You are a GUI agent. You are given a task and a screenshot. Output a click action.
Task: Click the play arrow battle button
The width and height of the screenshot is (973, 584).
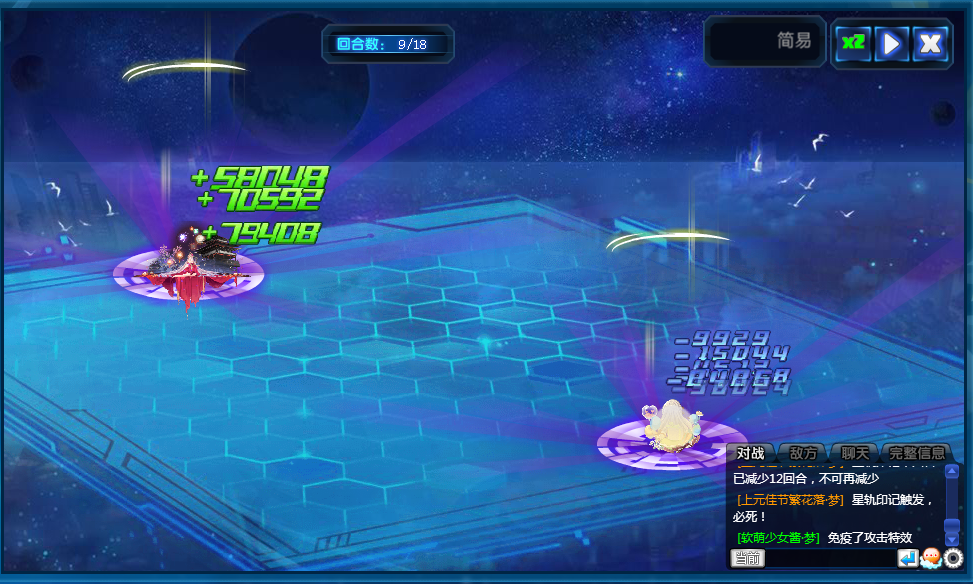pyautogui.click(x=891, y=43)
